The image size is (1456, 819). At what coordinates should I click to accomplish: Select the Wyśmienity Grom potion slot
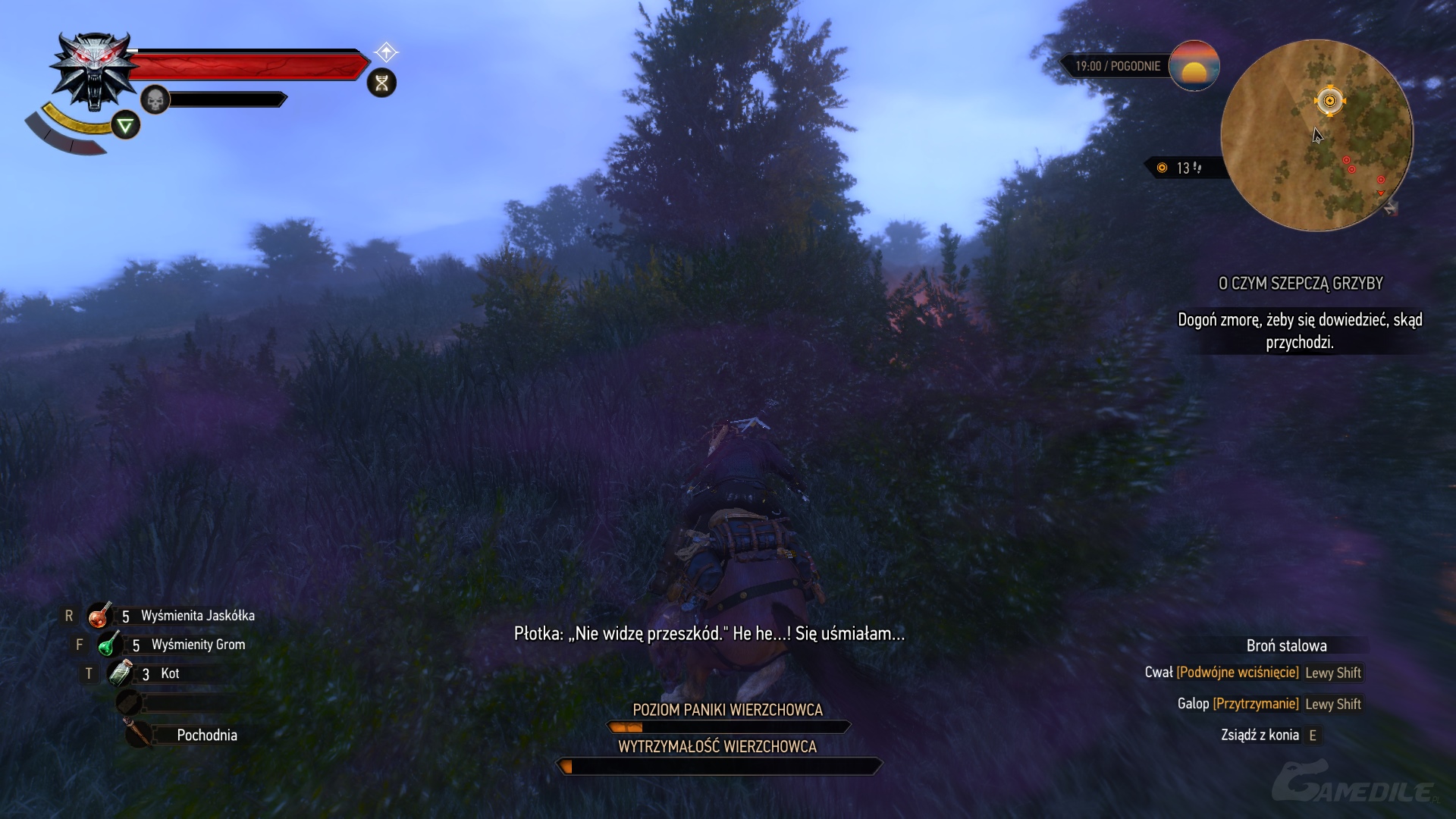(109, 645)
